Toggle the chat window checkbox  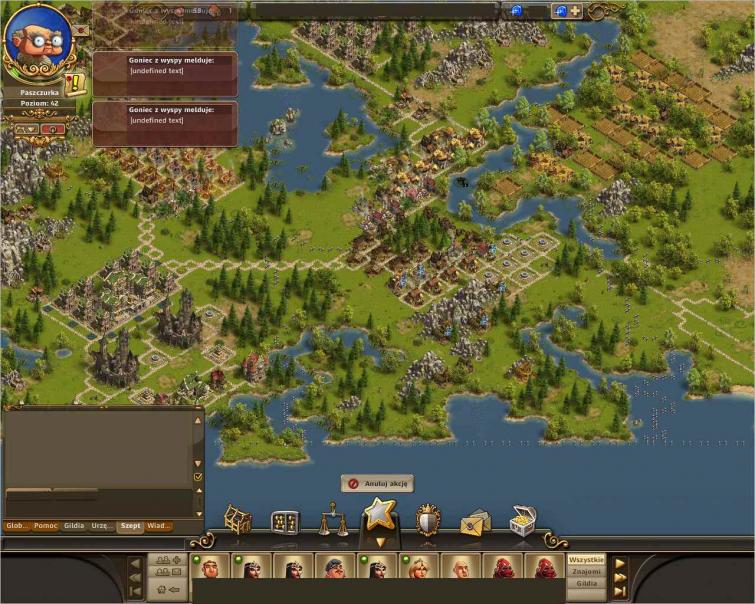coord(197,478)
